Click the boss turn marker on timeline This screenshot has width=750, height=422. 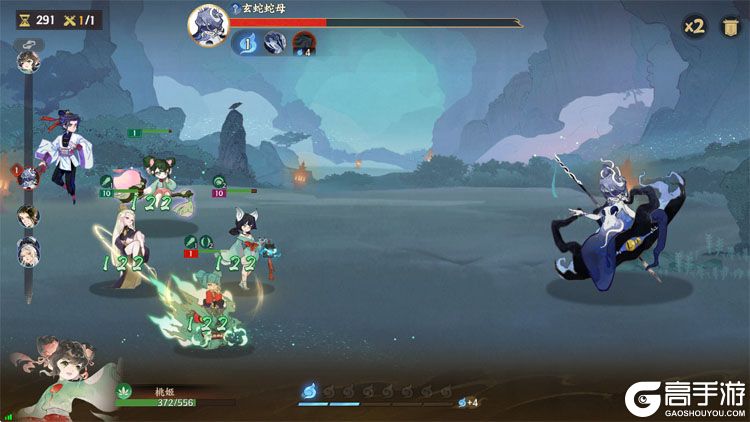[28, 178]
